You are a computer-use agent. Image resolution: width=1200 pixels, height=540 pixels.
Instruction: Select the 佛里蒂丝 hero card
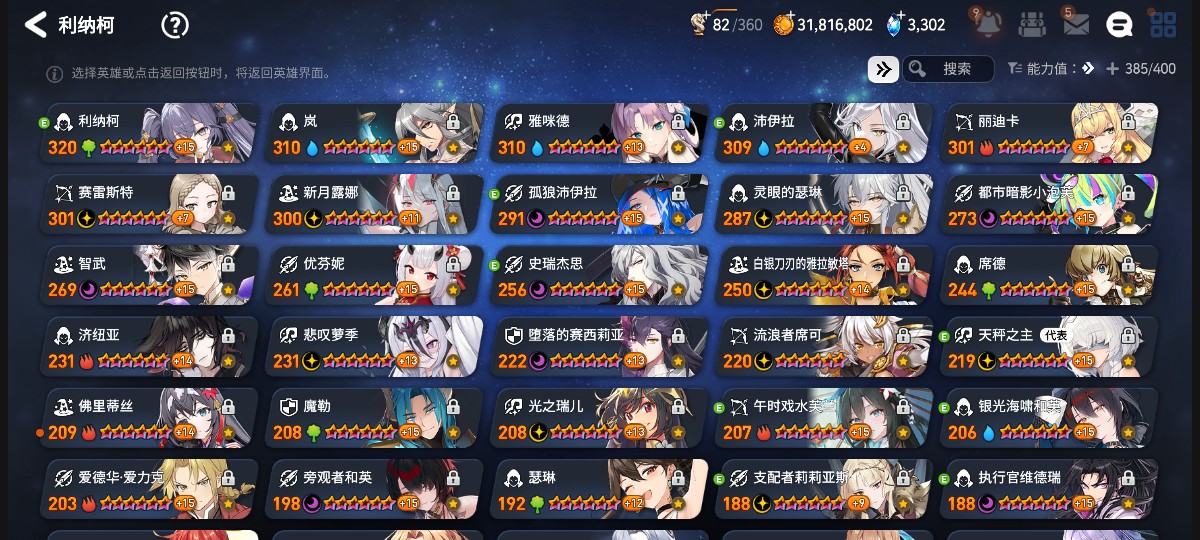point(150,418)
